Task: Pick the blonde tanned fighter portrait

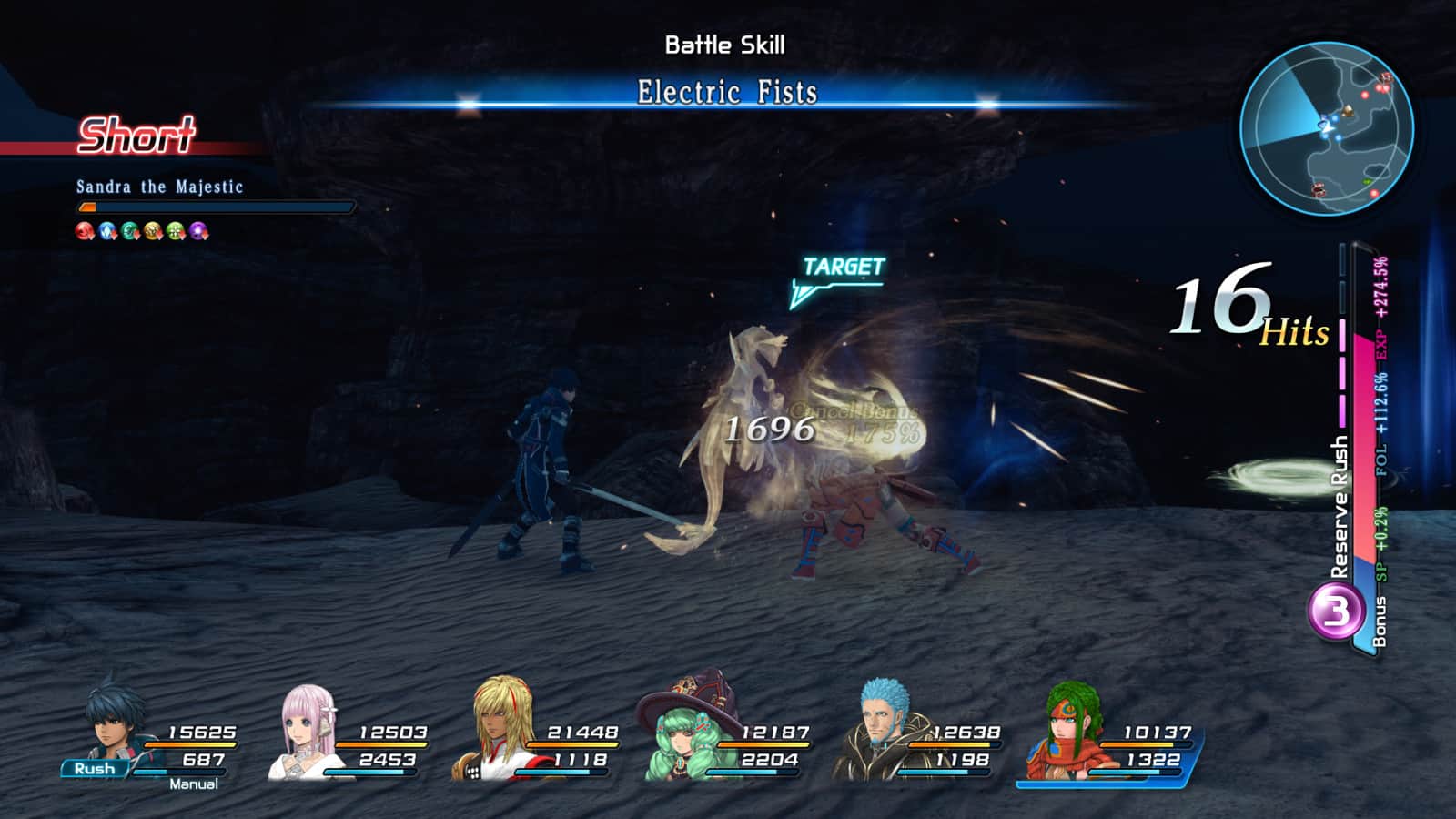Action: tap(503, 728)
